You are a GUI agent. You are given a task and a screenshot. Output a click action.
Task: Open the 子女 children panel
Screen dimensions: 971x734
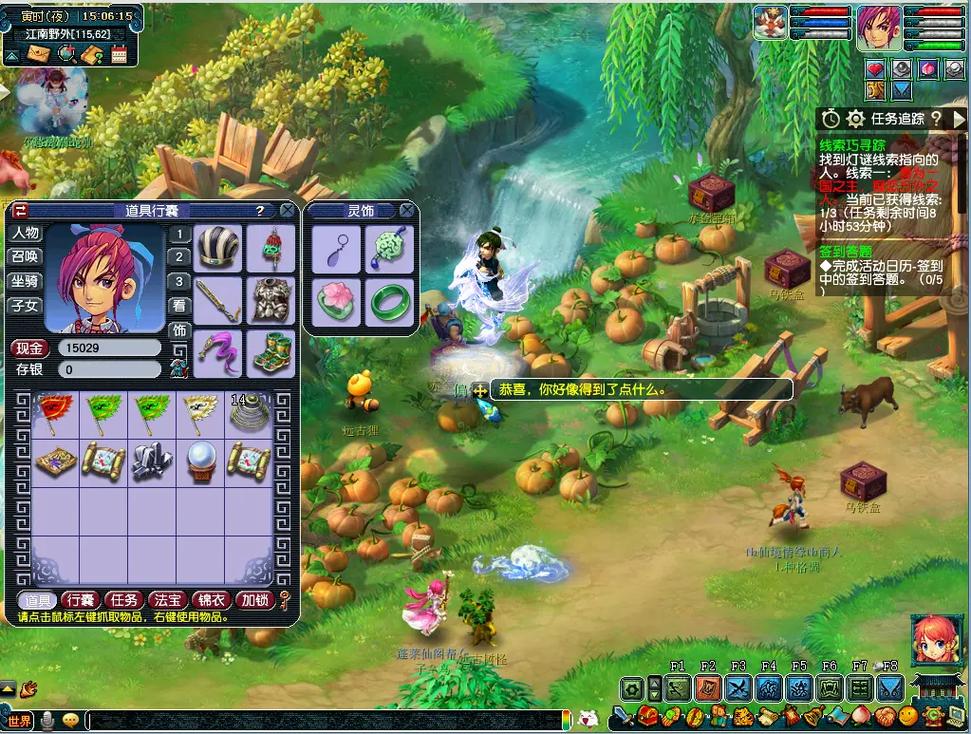pyautogui.click(x=25, y=305)
